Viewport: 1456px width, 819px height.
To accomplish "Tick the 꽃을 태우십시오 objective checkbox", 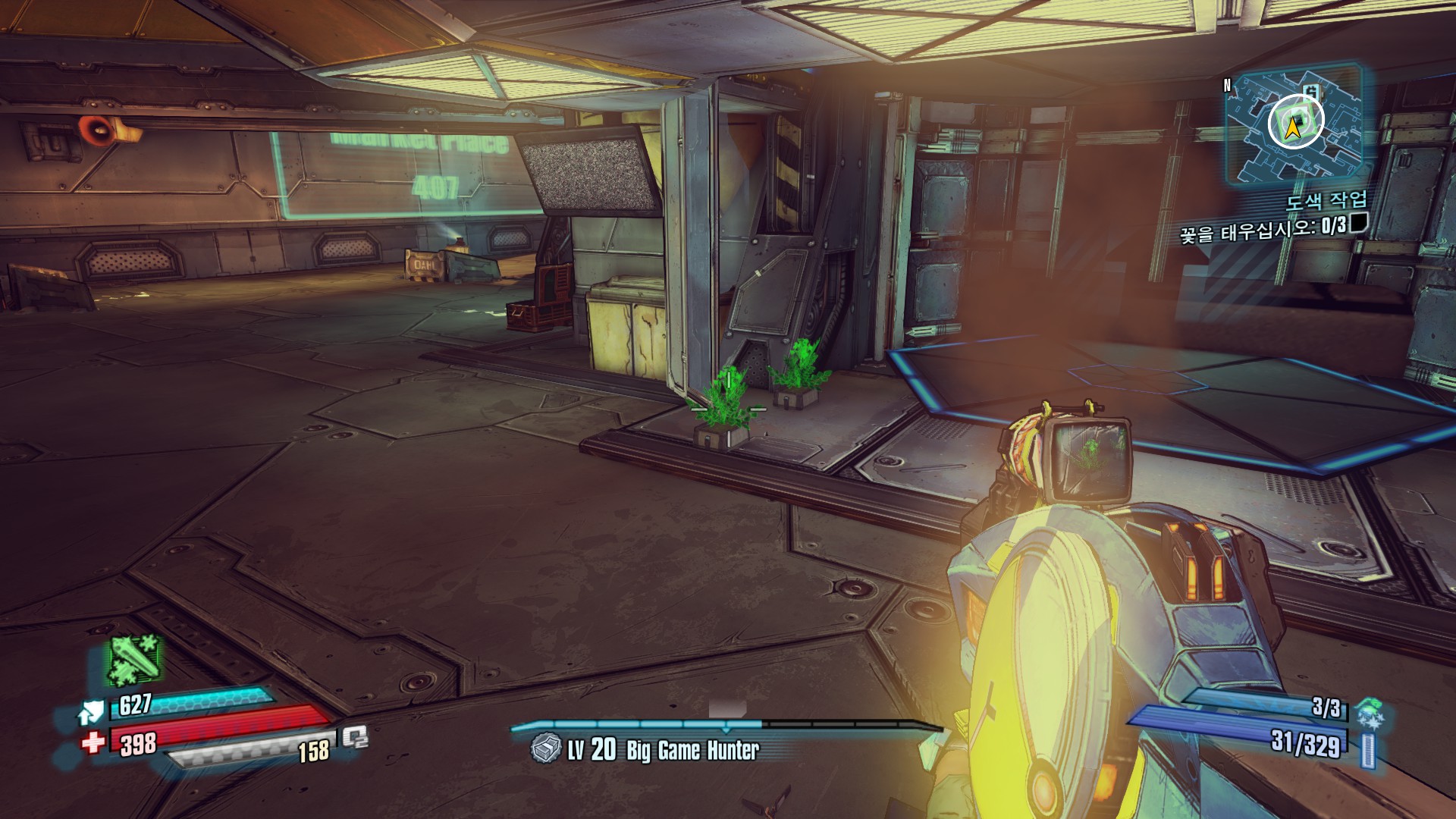I will coord(1359,223).
